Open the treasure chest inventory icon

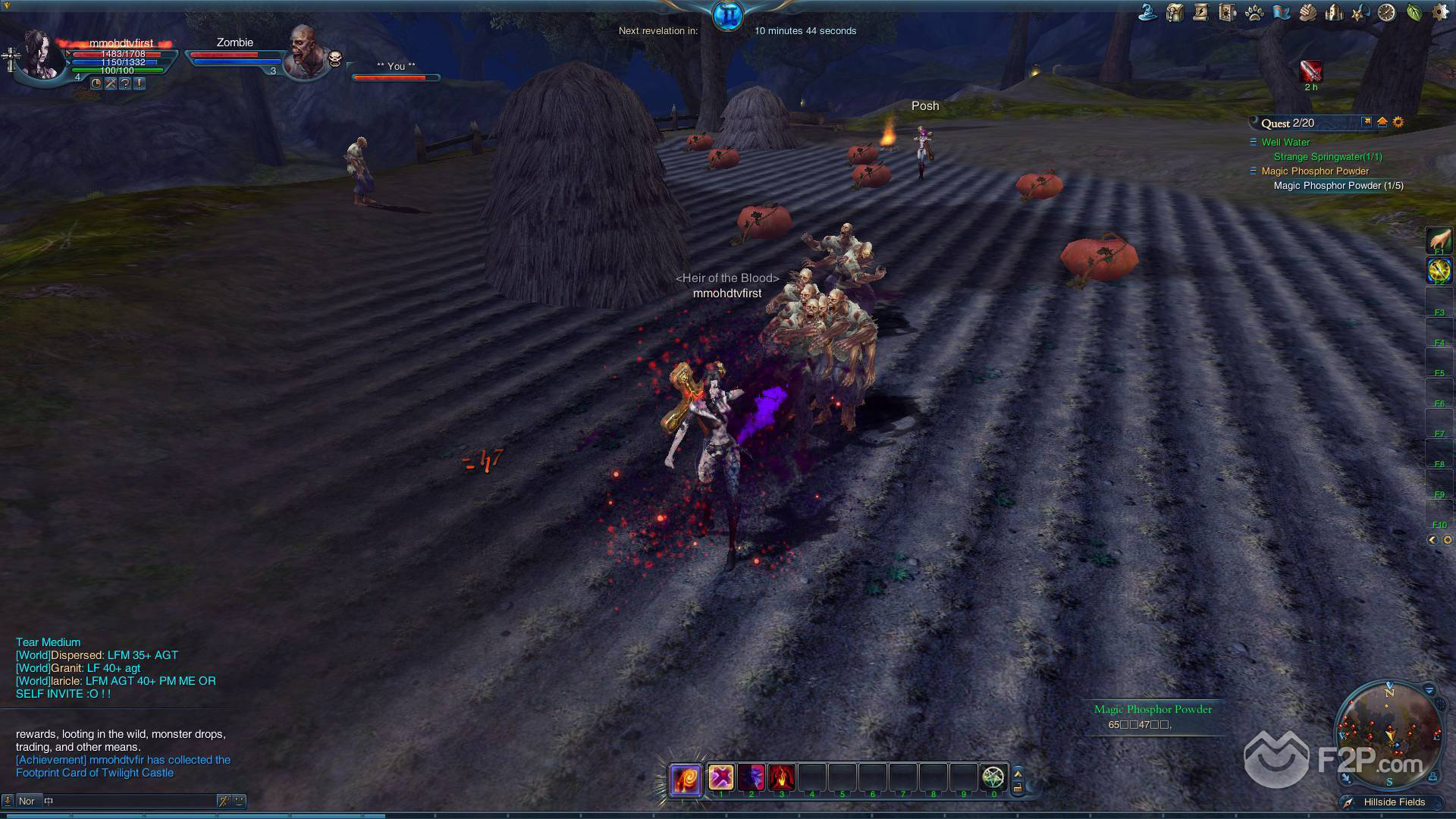[x=1175, y=12]
